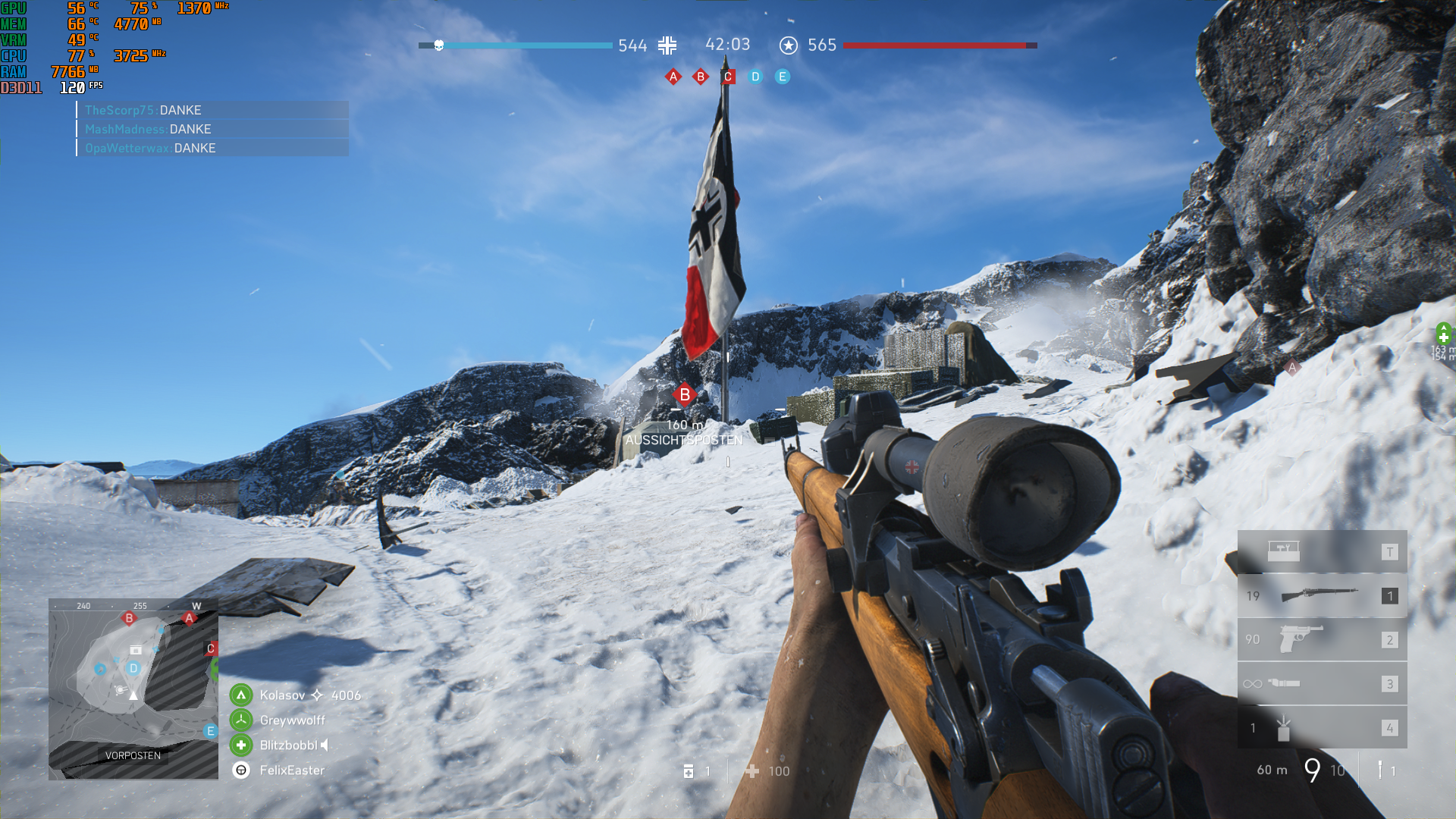The height and width of the screenshot is (819, 1456).
Task: Select objective marker C at top of screen
Action: pos(726,76)
